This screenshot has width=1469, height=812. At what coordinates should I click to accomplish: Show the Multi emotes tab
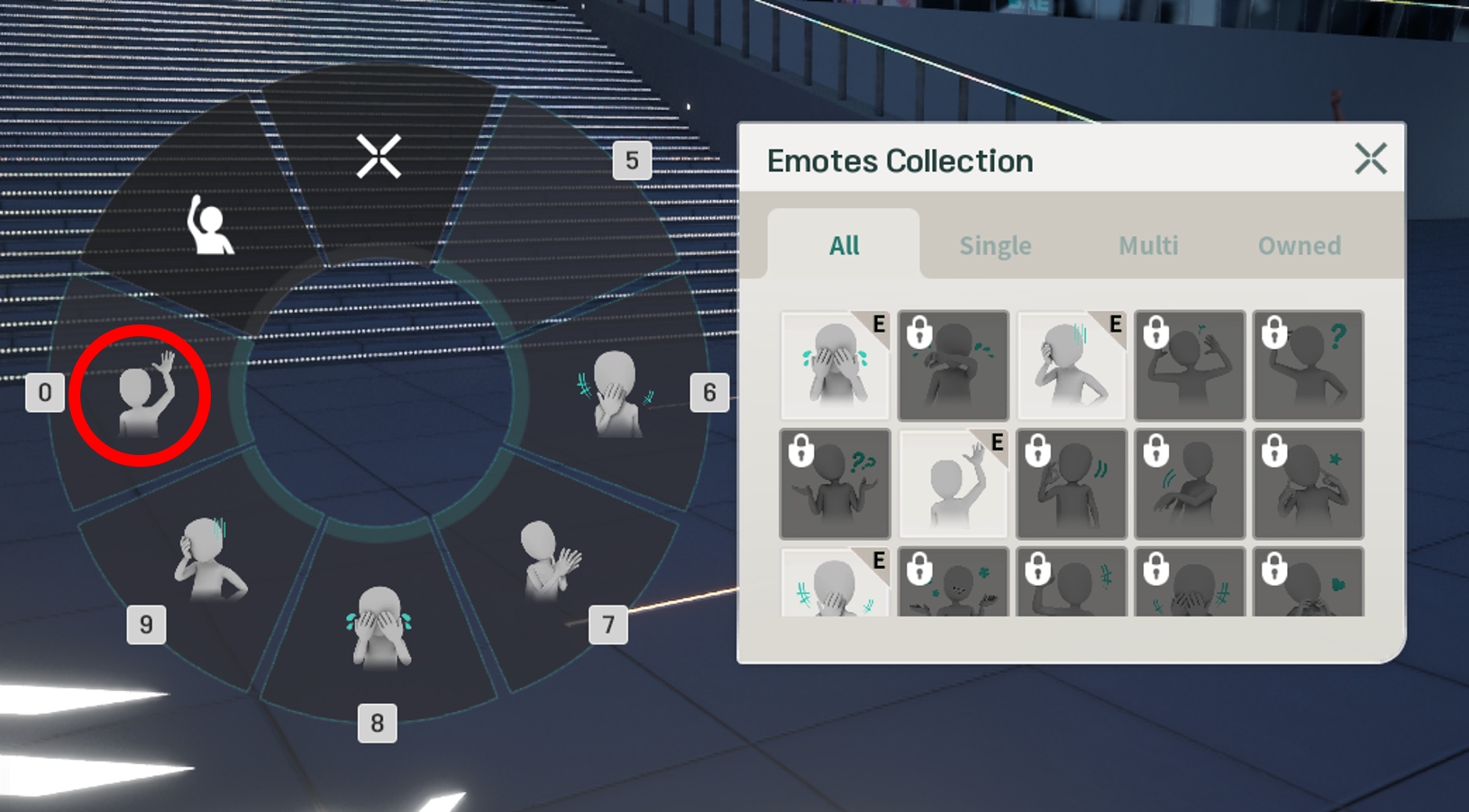pos(1148,245)
